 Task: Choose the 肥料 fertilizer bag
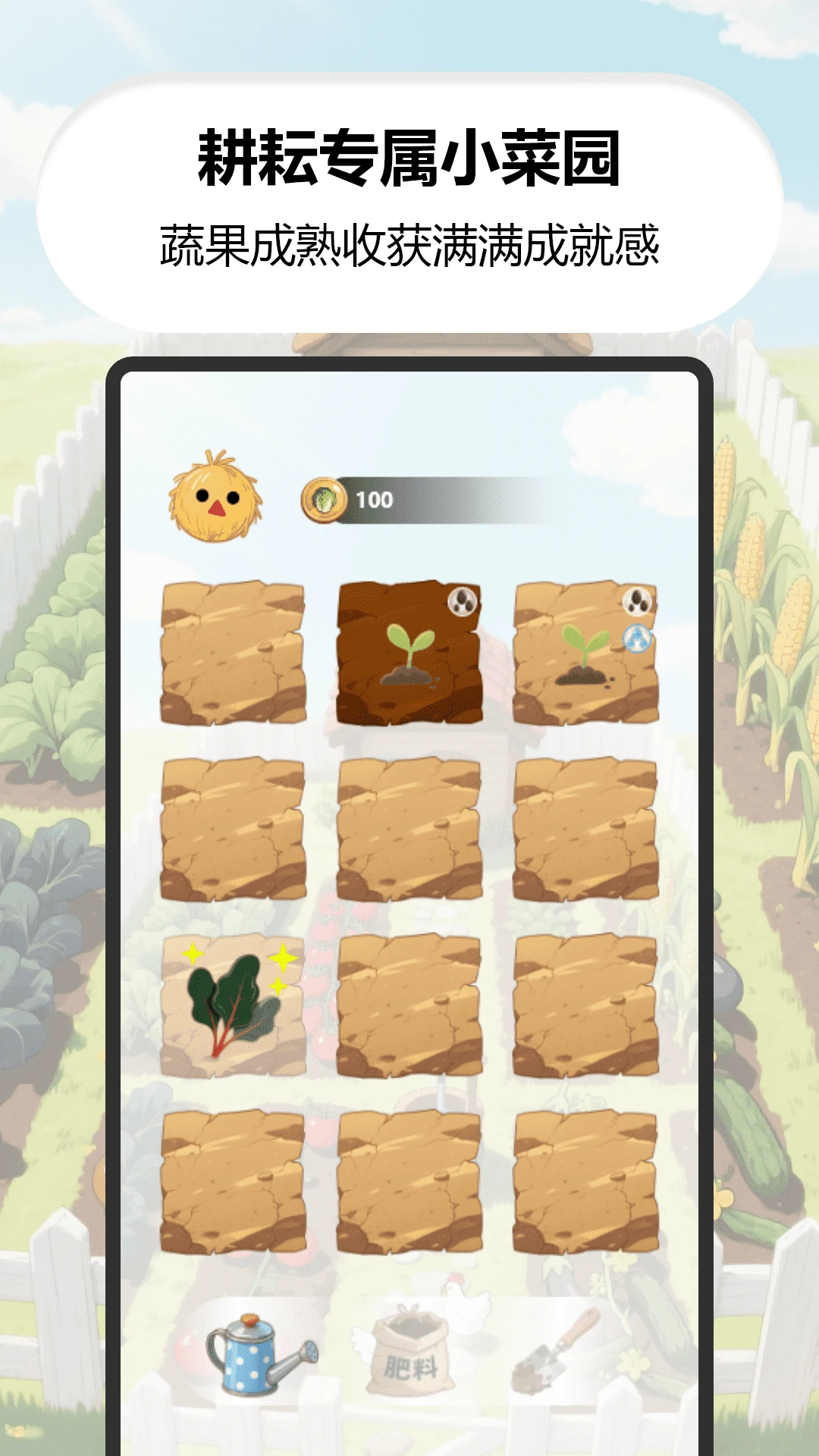click(x=411, y=1353)
